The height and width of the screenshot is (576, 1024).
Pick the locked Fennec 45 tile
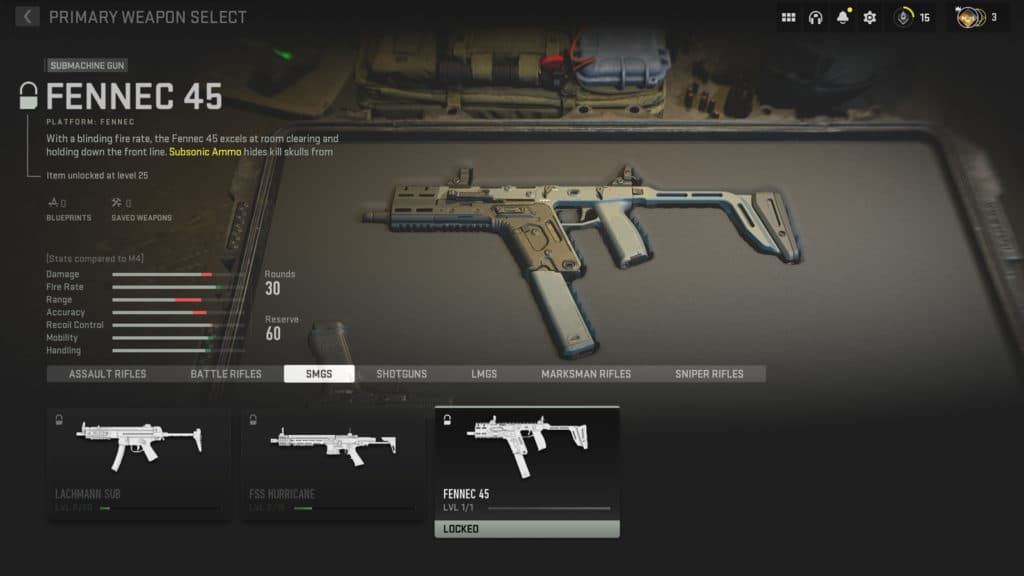pos(527,471)
